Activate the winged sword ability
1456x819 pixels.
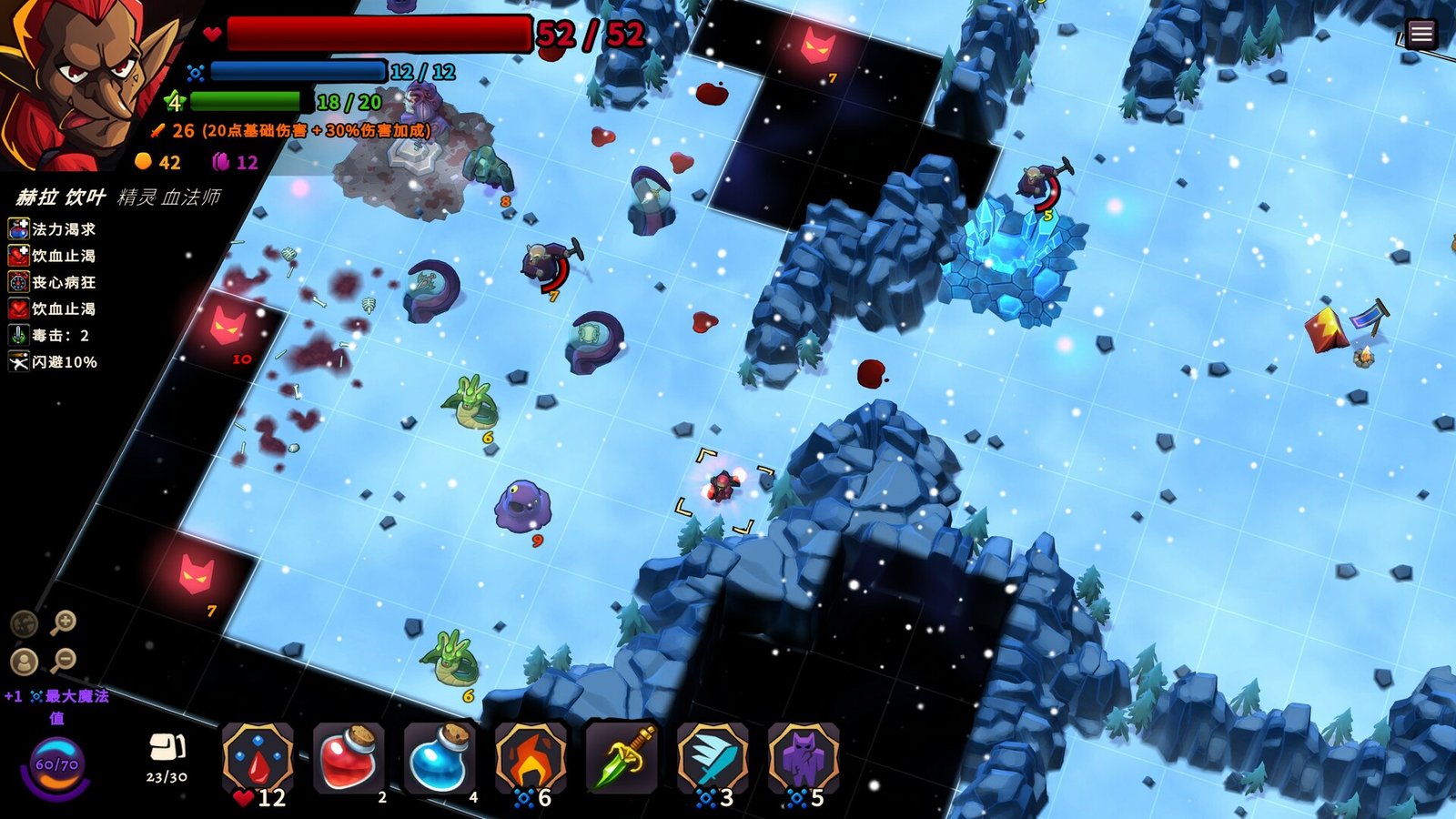pyautogui.click(x=713, y=759)
